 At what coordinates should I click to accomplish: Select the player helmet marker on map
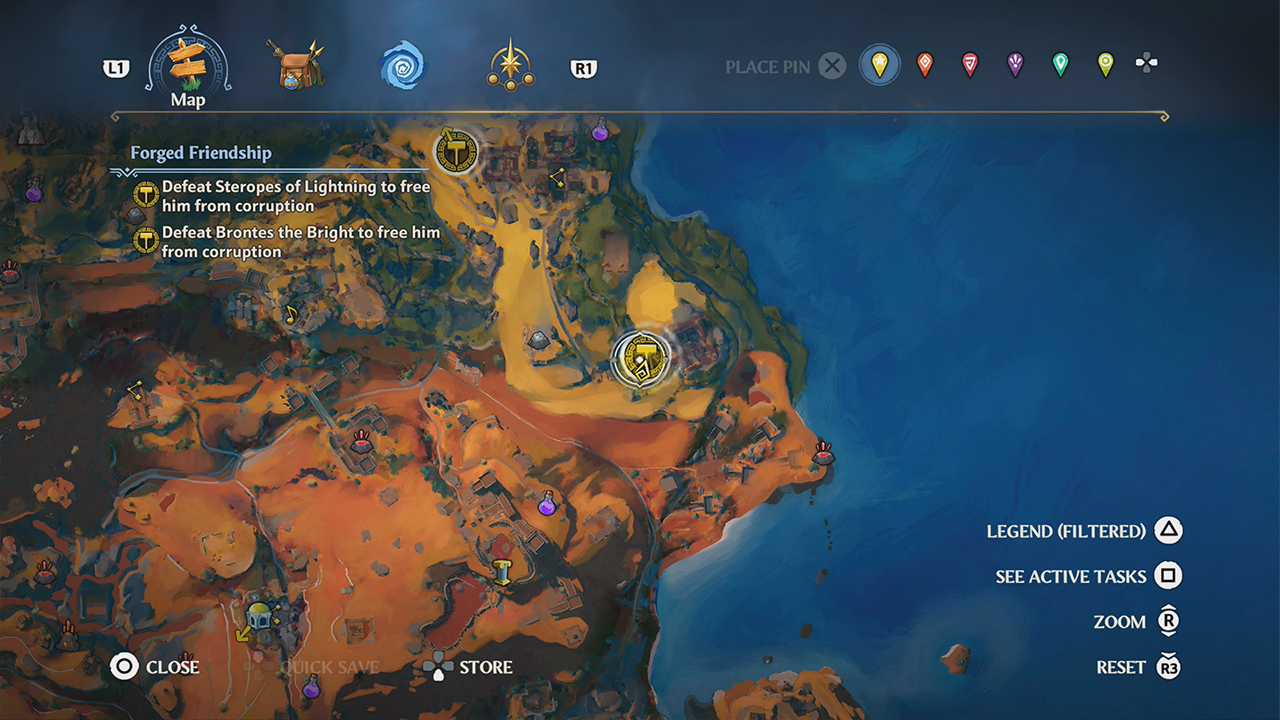click(261, 615)
